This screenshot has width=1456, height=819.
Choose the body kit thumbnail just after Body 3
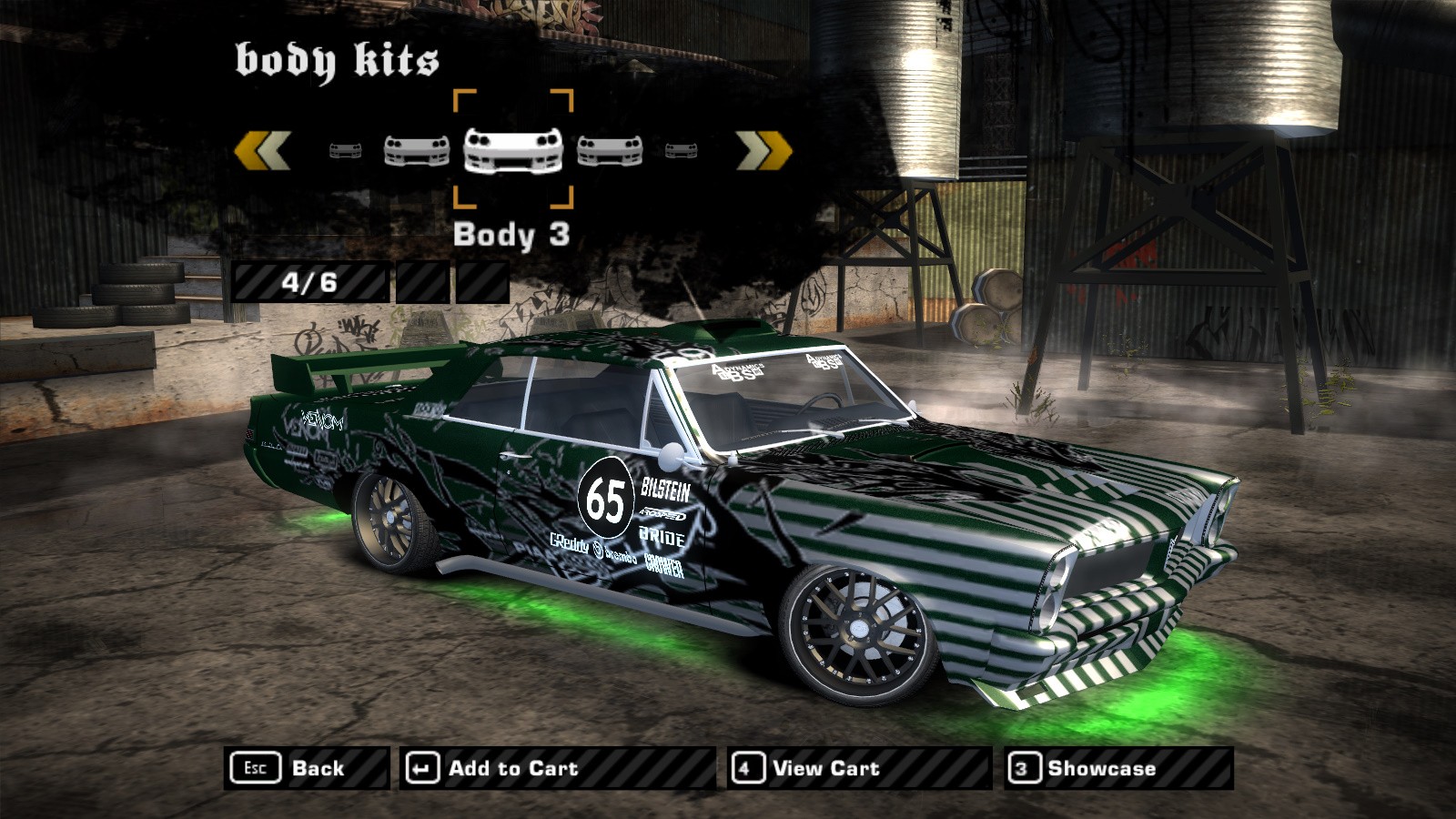pyautogui.click(x=610, y=150)
